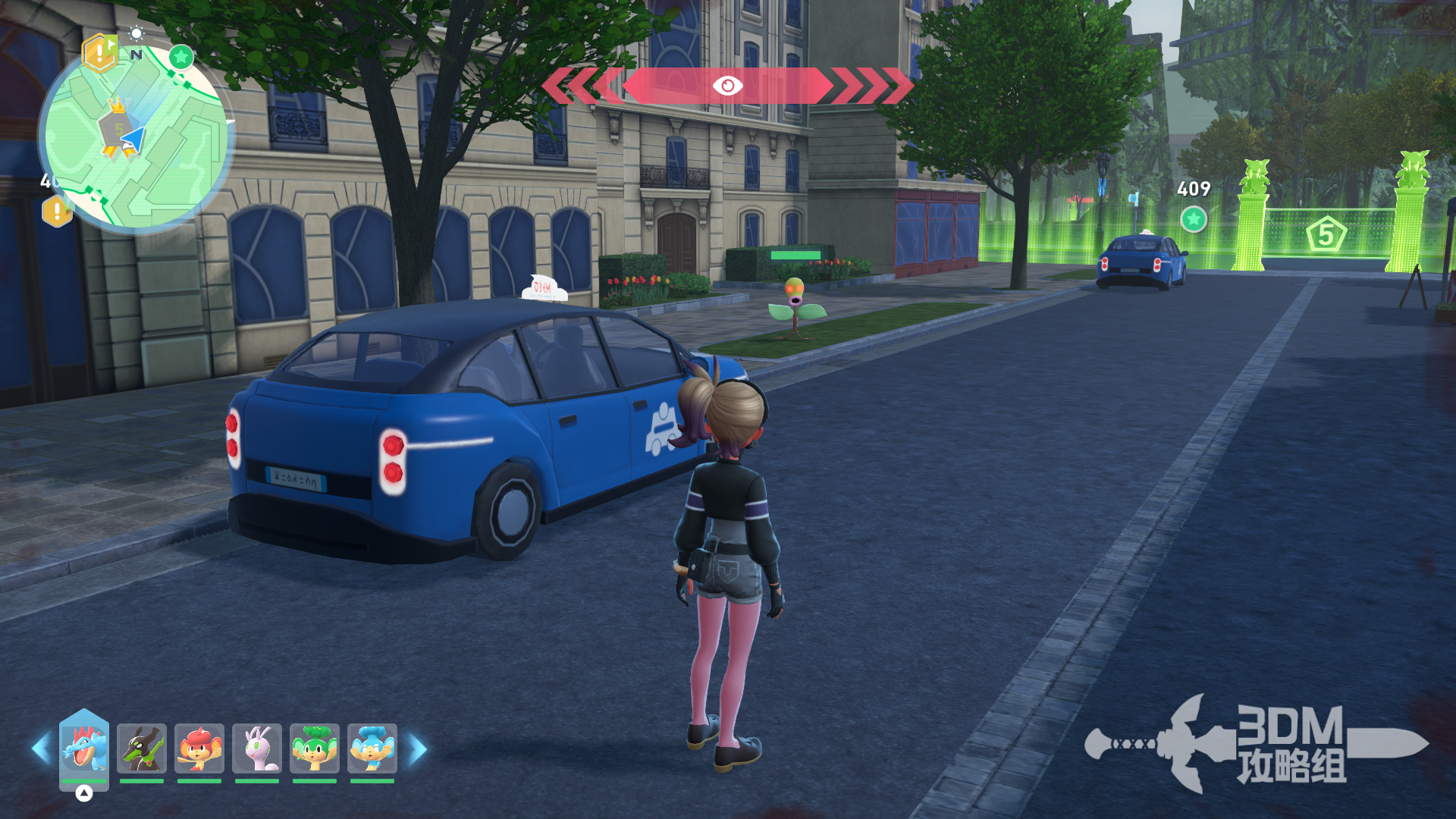Open the circular minimap
The width and height of the screenshot is (1456, 819).
coord(136,138)
